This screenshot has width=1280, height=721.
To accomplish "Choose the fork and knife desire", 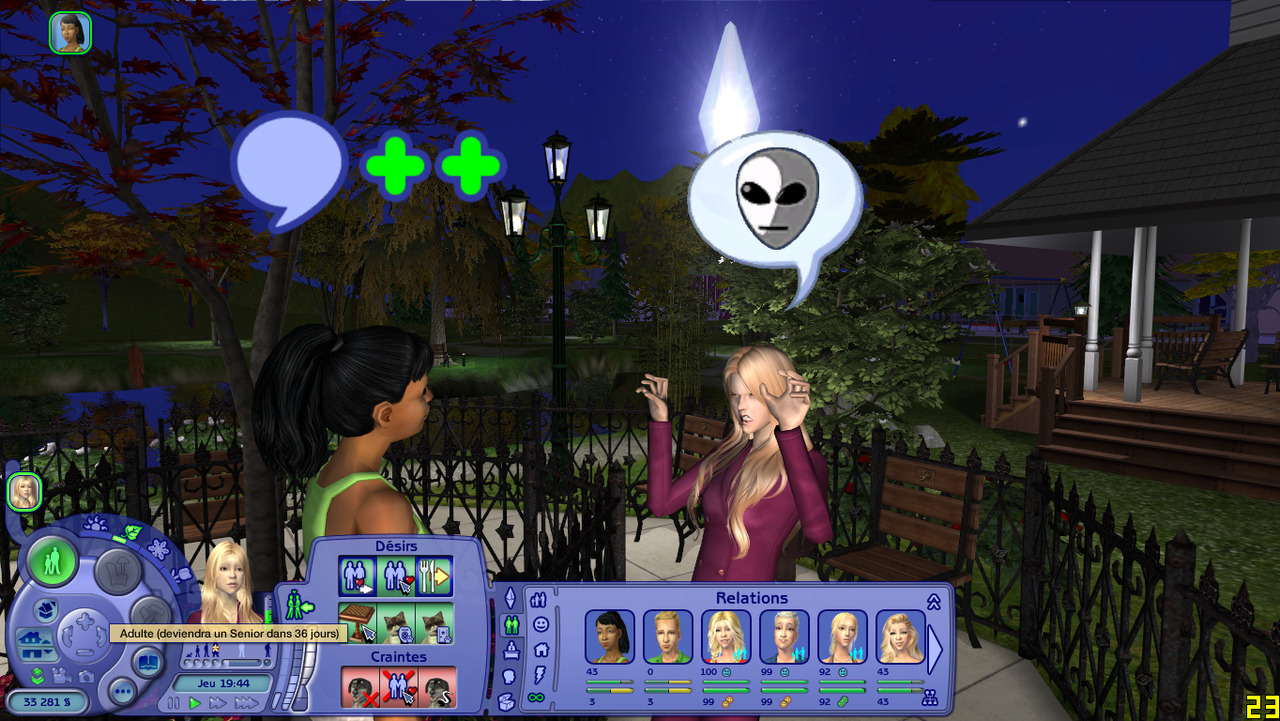I will [435, 576].
